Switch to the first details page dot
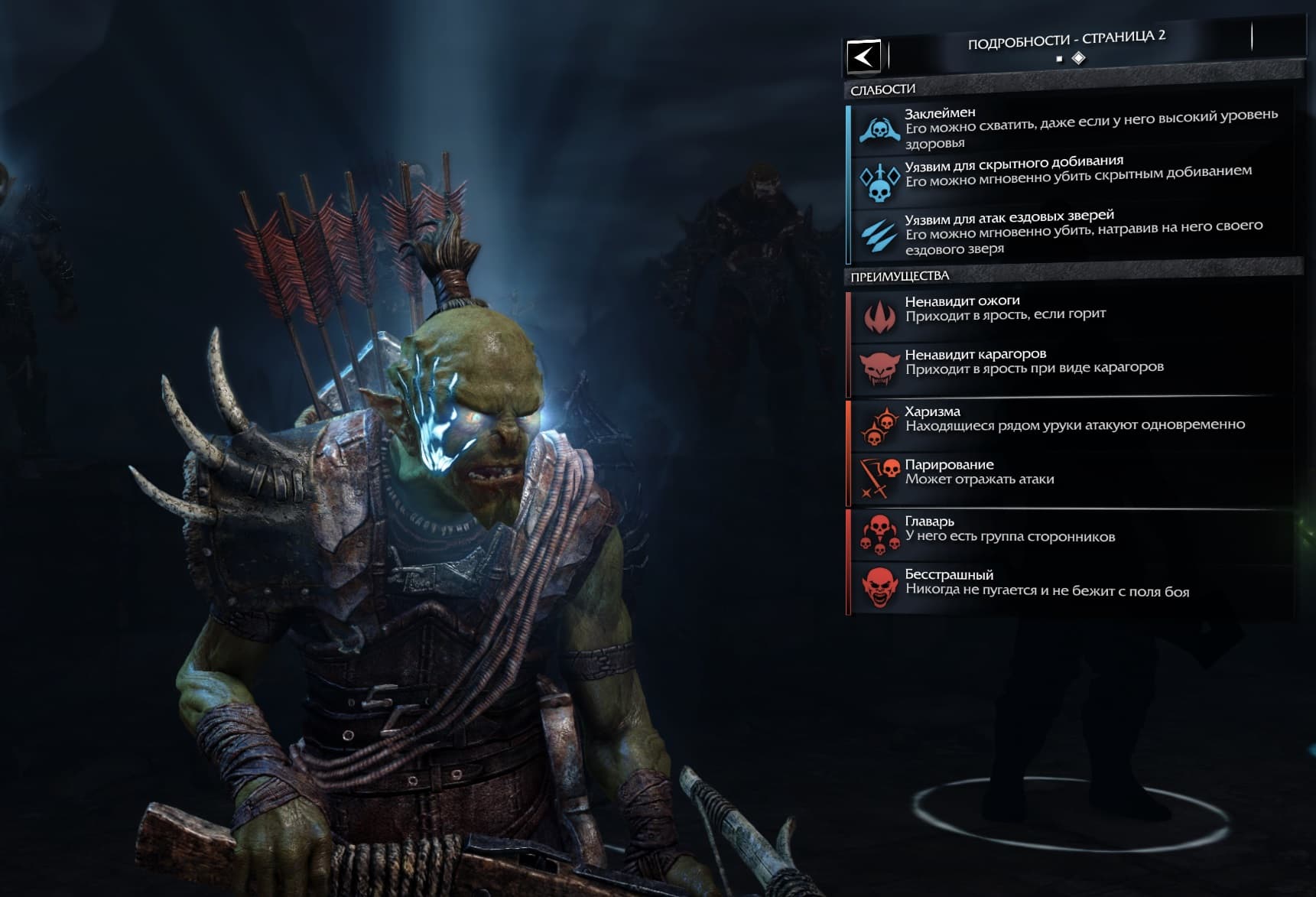Viewport: 1316px width, 897px height. [1059, 59]
